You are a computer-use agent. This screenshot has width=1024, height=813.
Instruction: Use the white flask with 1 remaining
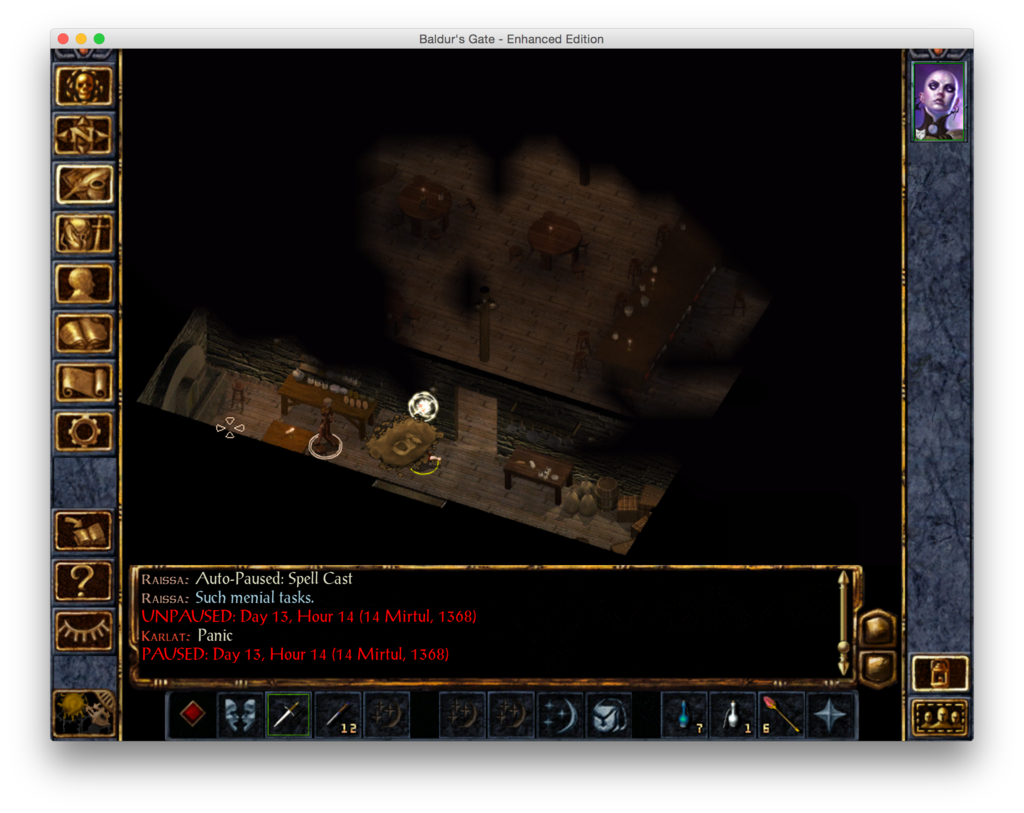tap(733, 715)
